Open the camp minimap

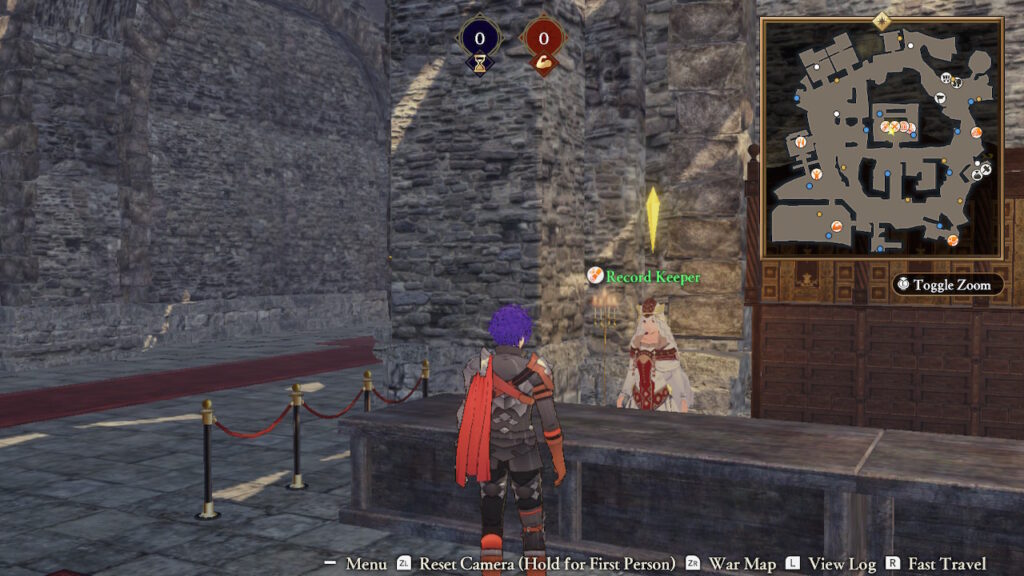[881, 138]
